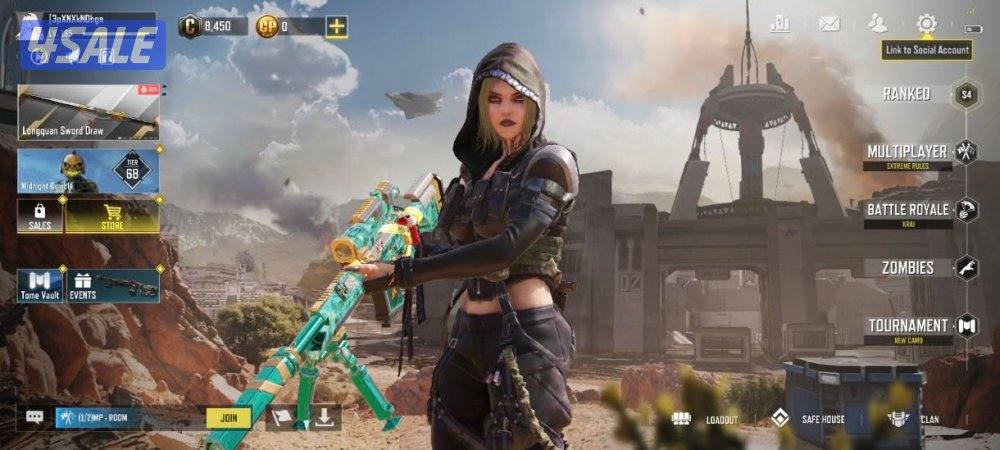Go to the Safe House
The height and width of the screenshot is (450, 1000).
[808, 419]
